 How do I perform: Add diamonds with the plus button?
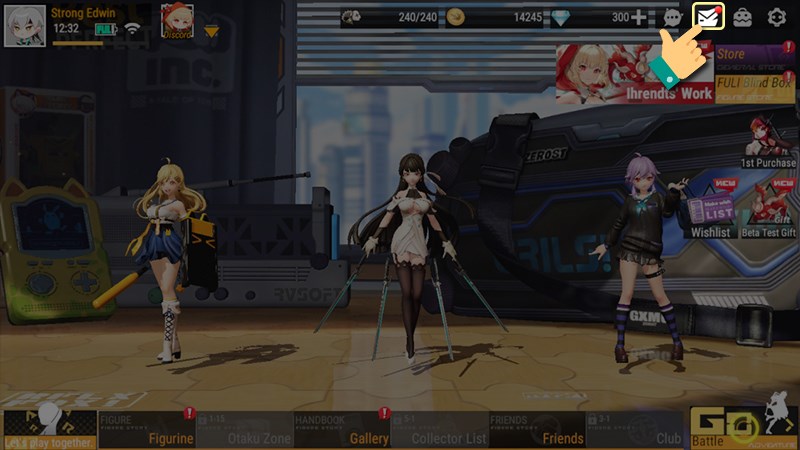click(639, 17)
